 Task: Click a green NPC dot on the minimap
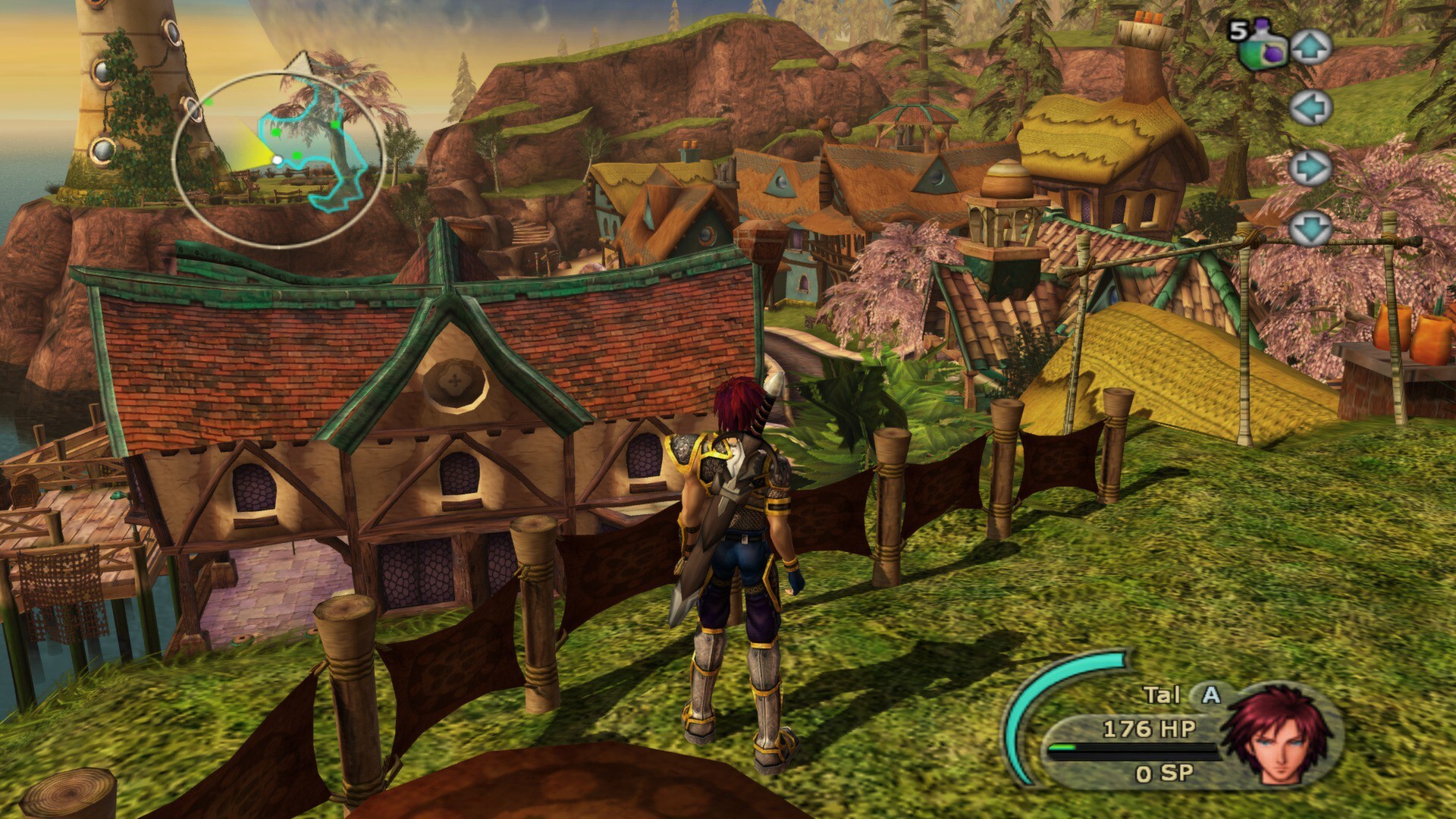[x=276, y=133]
